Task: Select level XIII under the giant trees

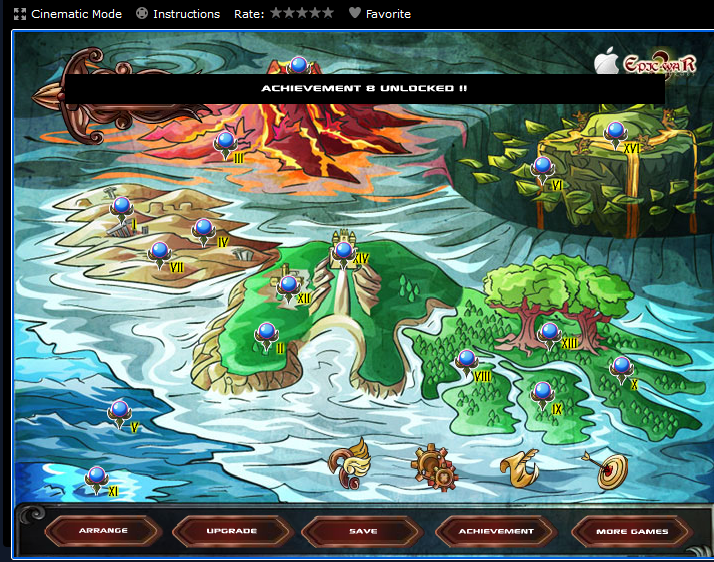Action: 549,335
